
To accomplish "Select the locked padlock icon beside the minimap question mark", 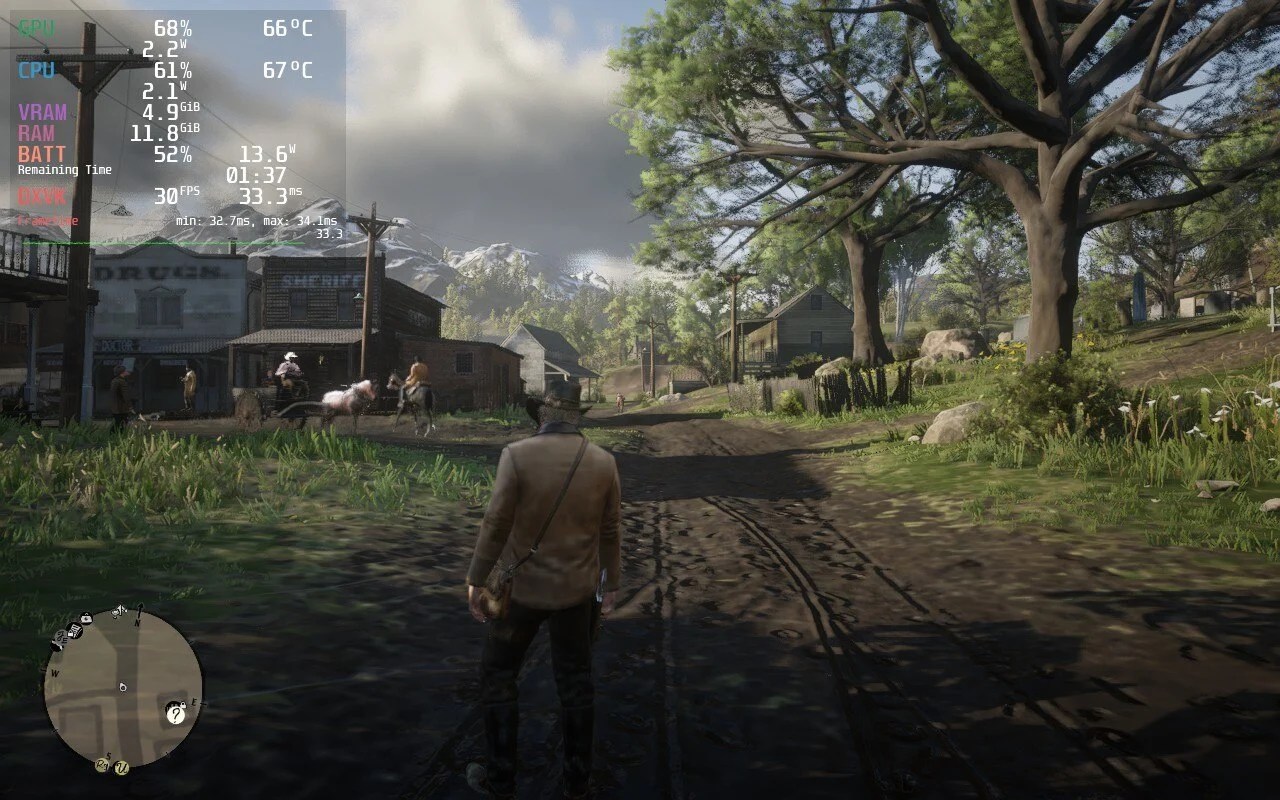I will click(183, 704).
